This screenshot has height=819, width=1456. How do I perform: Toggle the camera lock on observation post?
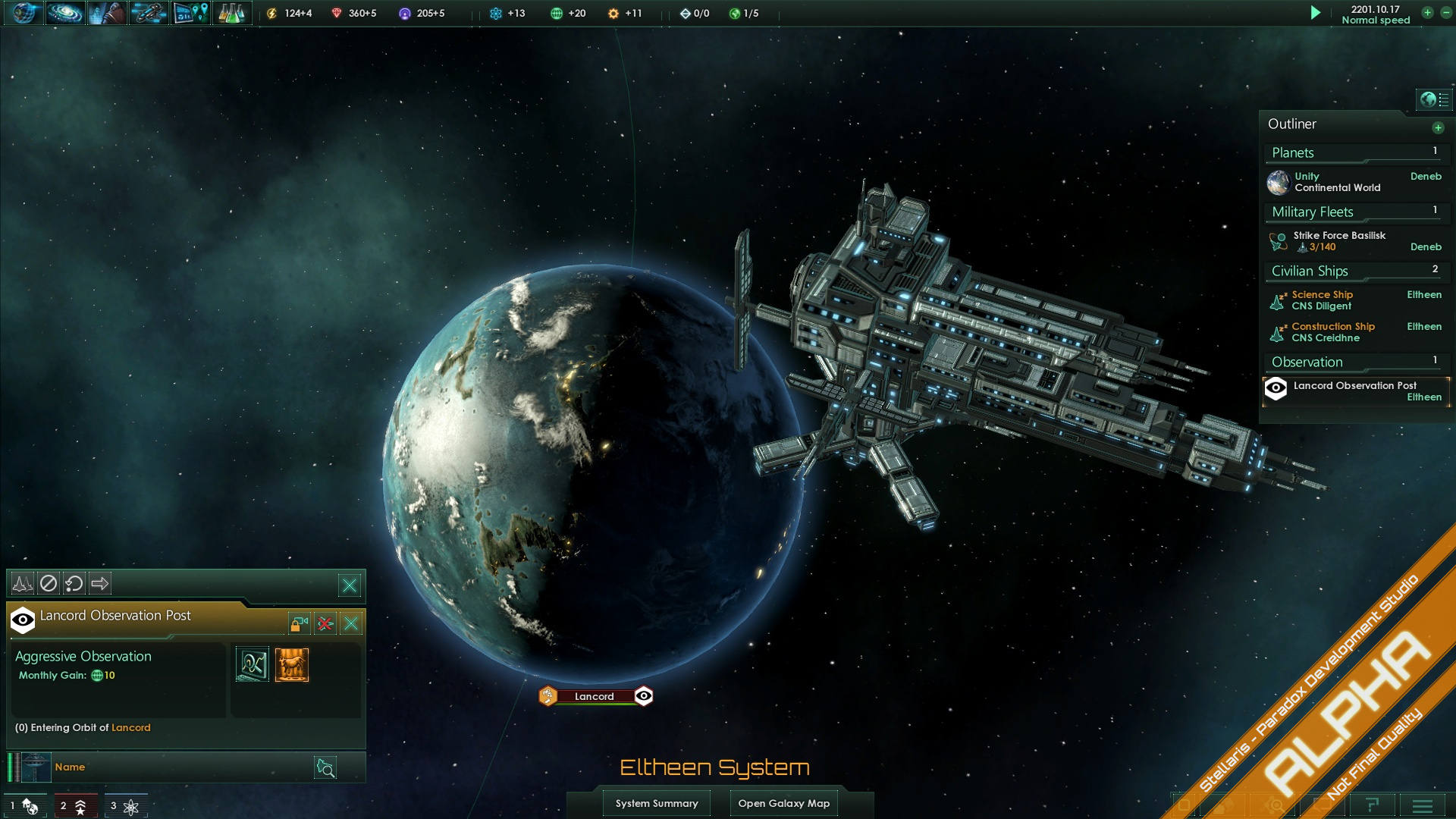pos(299,623)
